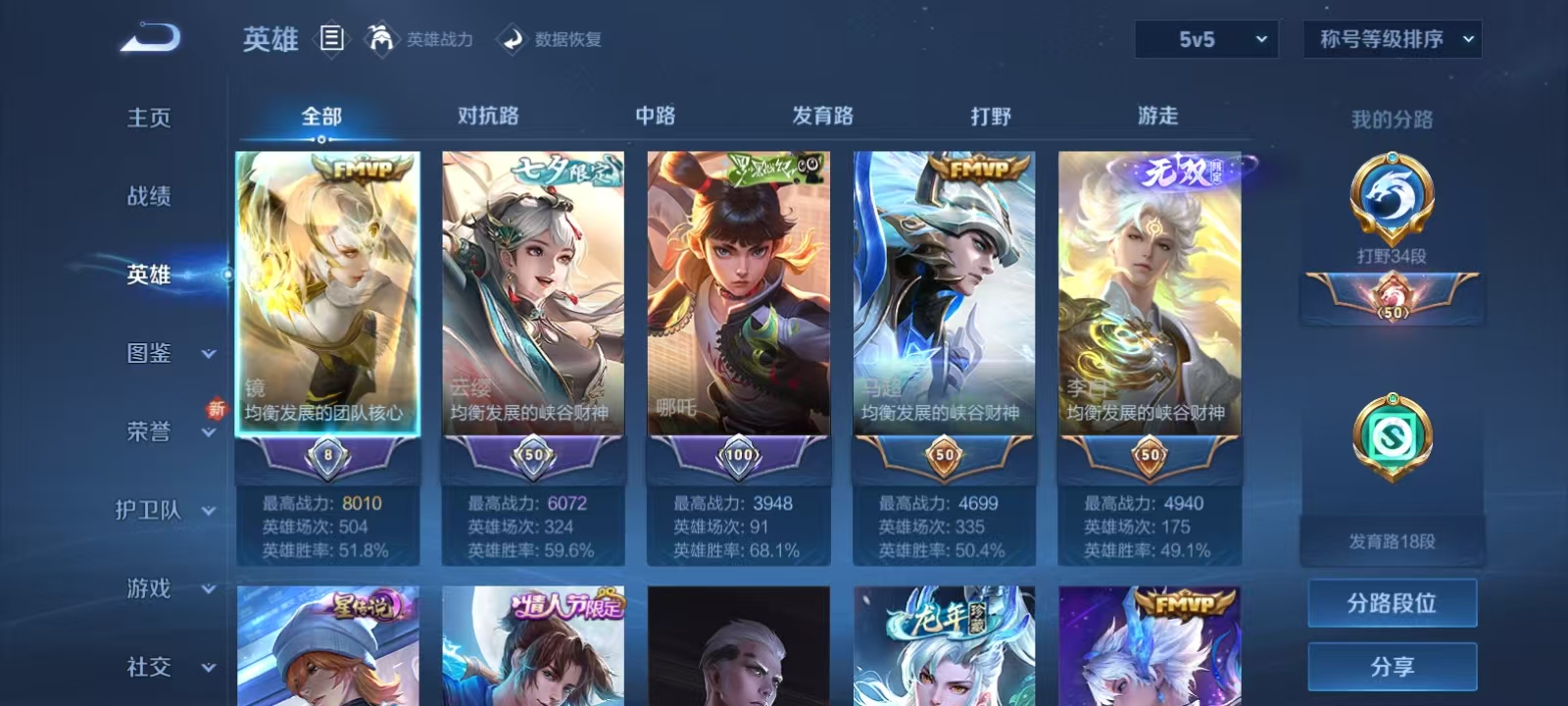Click the 英雄战力 monkey icon

coord(384,39)
